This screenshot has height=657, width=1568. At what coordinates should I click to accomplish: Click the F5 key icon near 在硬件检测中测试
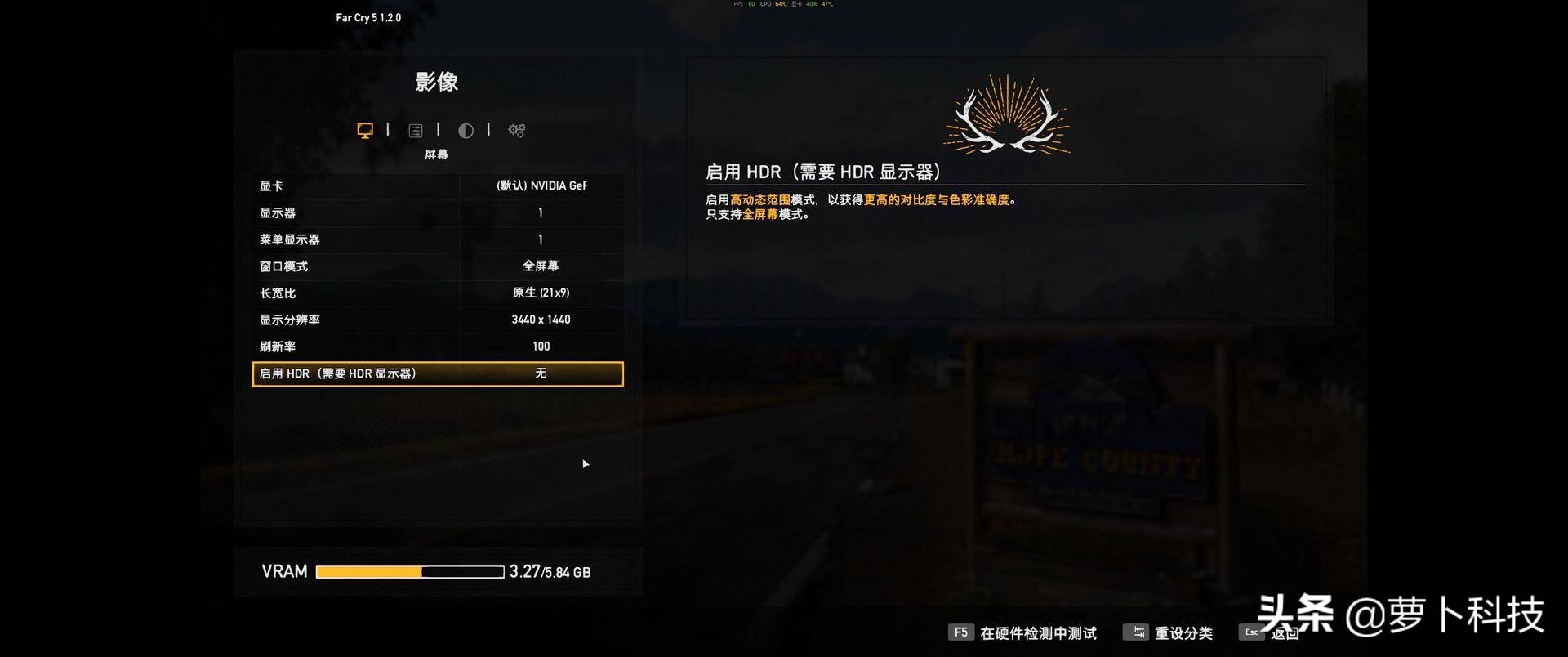(961, 632)
